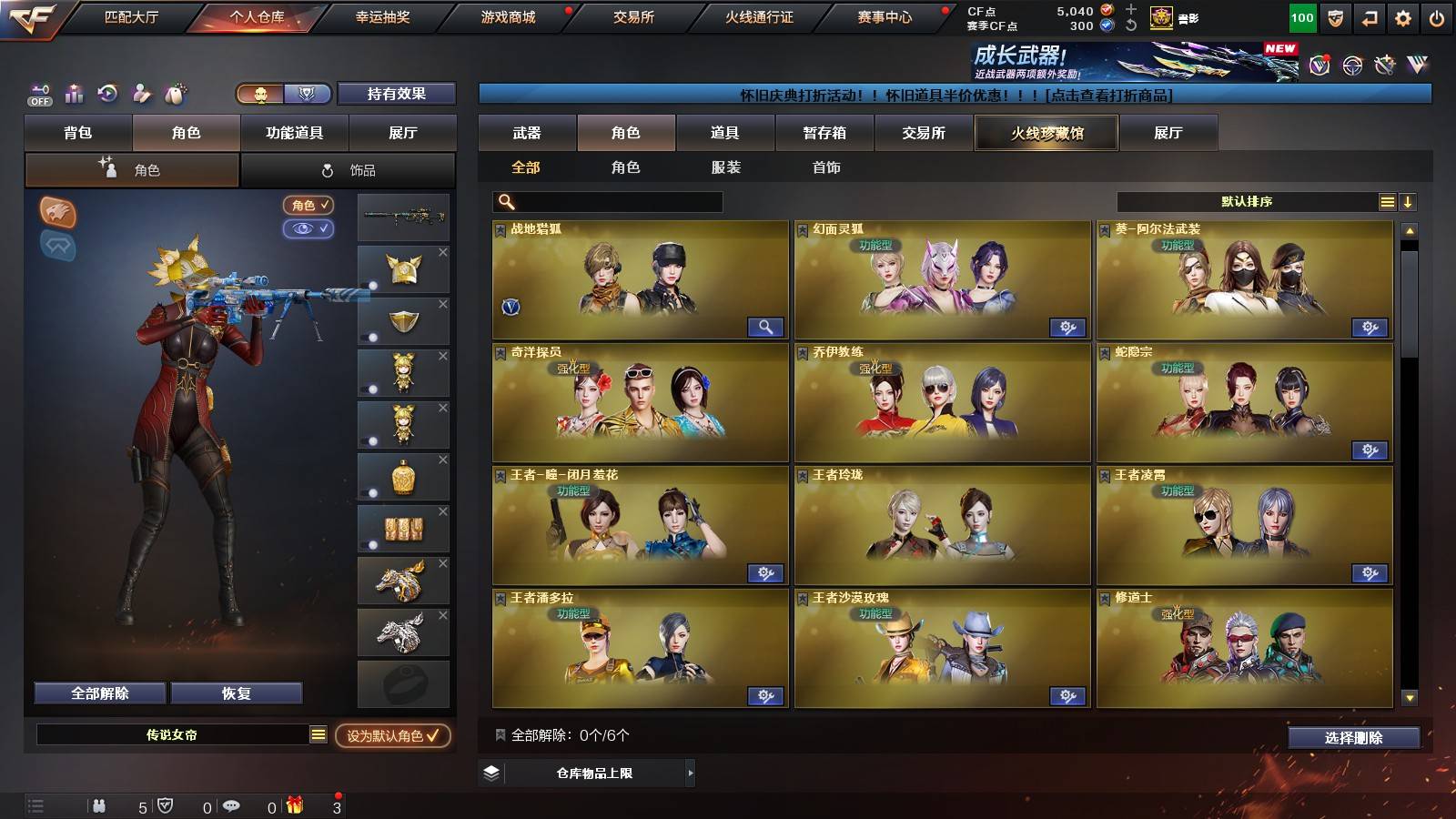Switch to the 武器 tab in the collection panel
This screenshot has height=819, width=1456.
[x=528, y=133]
